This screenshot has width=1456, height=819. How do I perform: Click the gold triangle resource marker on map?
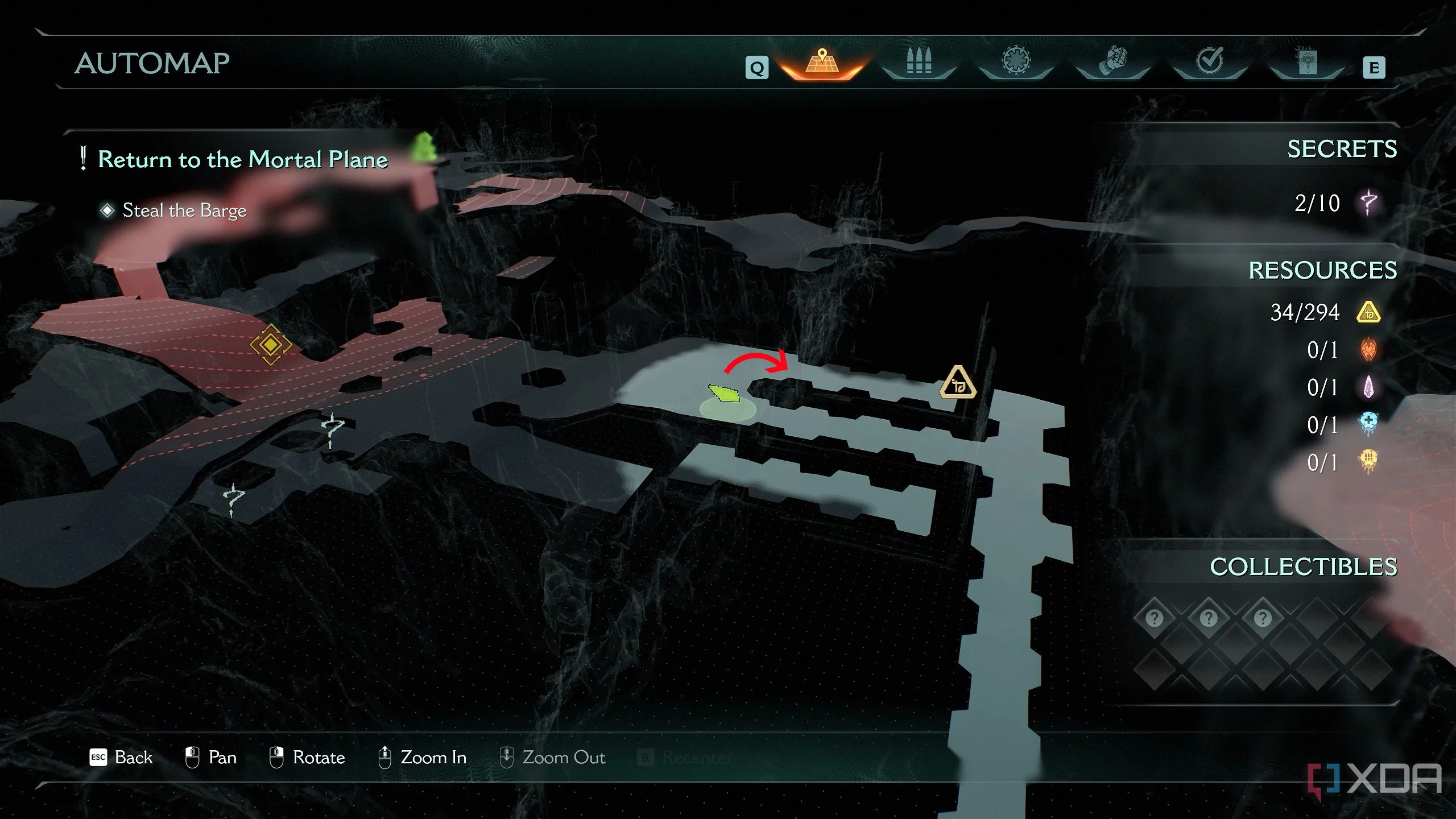958,383
